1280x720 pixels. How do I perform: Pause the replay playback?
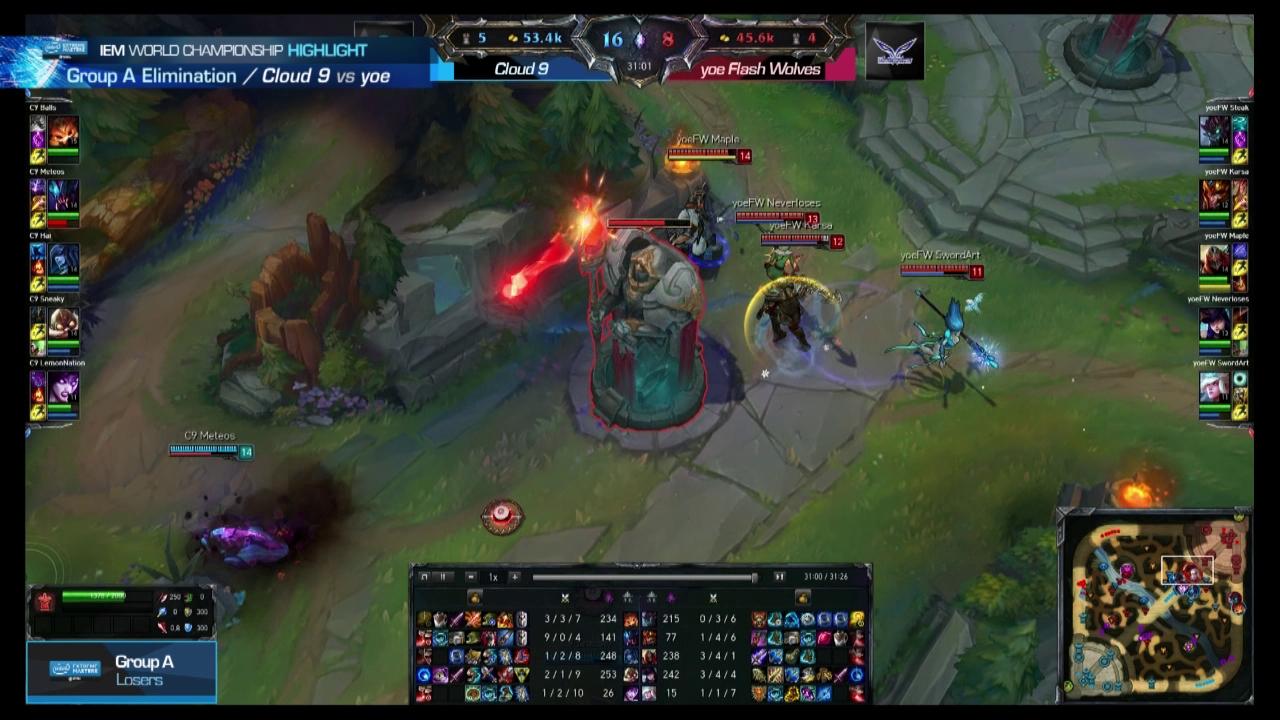(x=443, y=577)
